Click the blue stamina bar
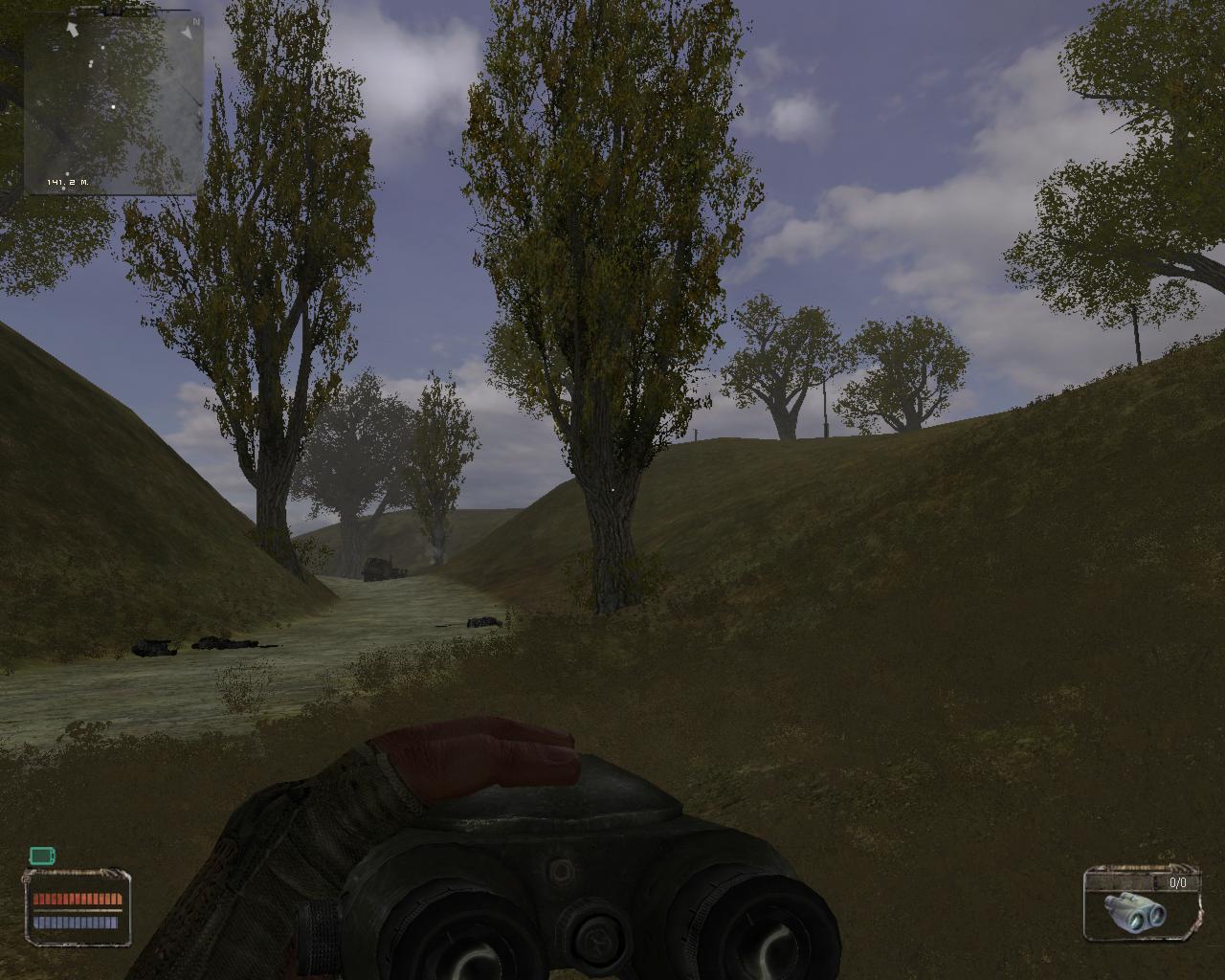Viewport: 1225px width, 980px height. [78, 922]
